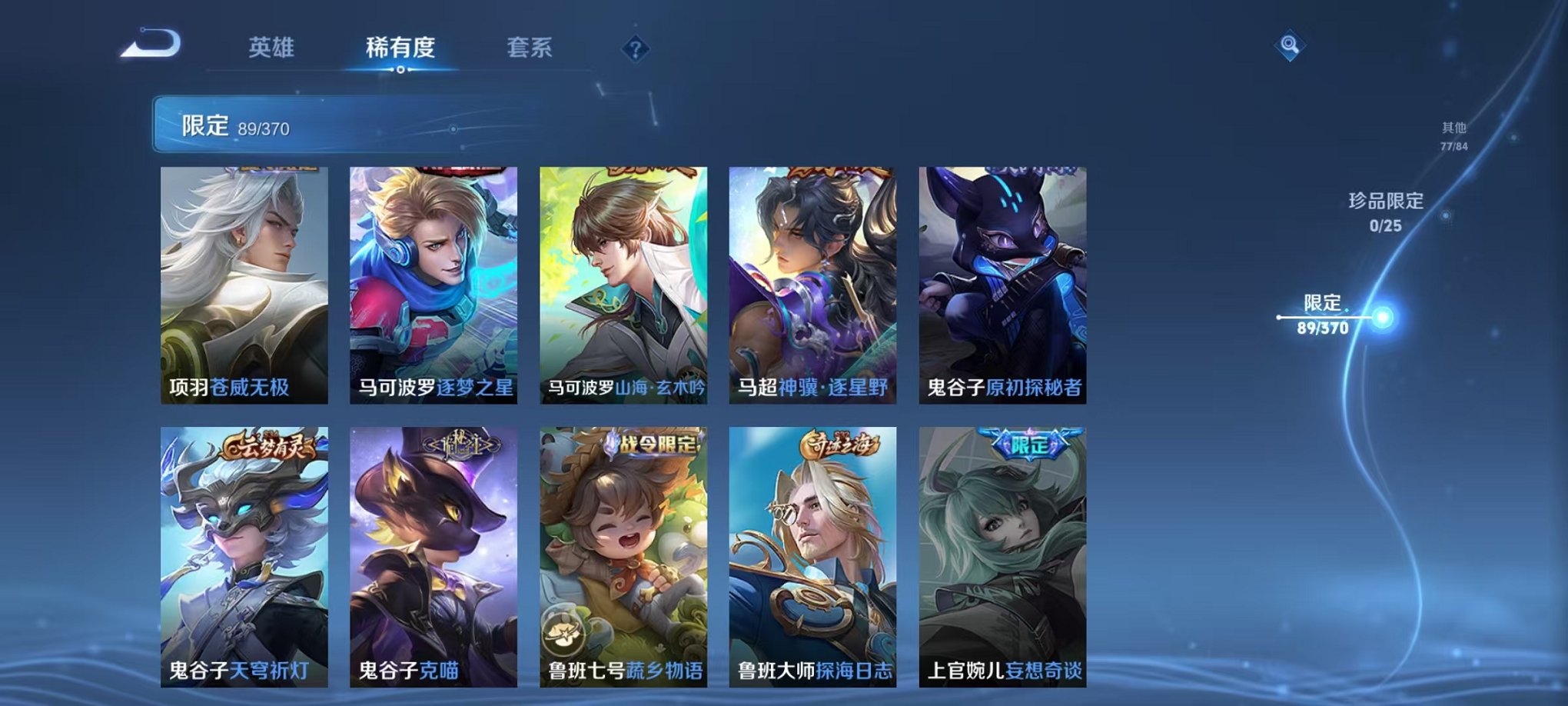
Task: Select the 稀有度 tab
Action: point(400,46)
